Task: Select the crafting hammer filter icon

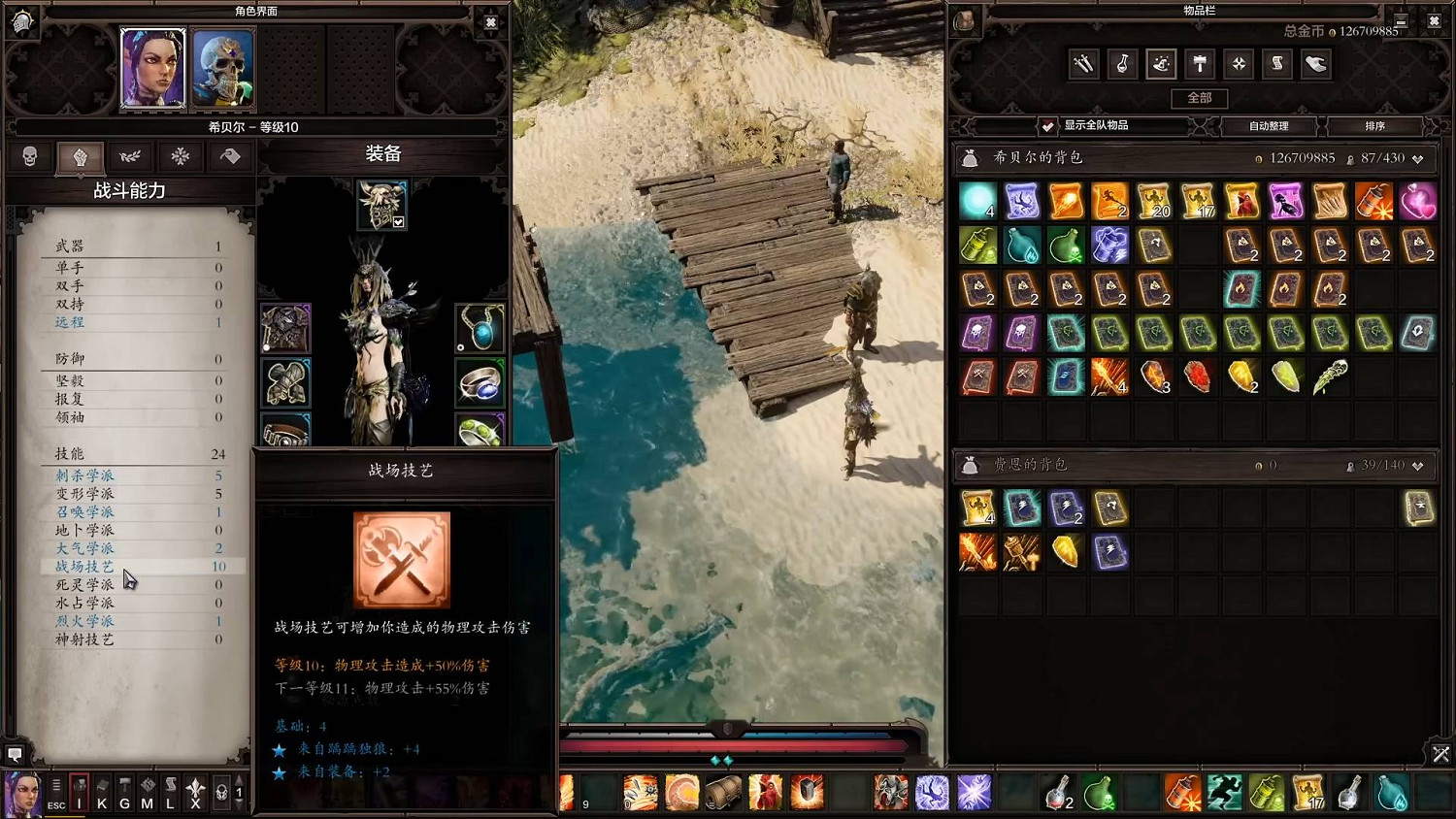Action: (1200, 64)
